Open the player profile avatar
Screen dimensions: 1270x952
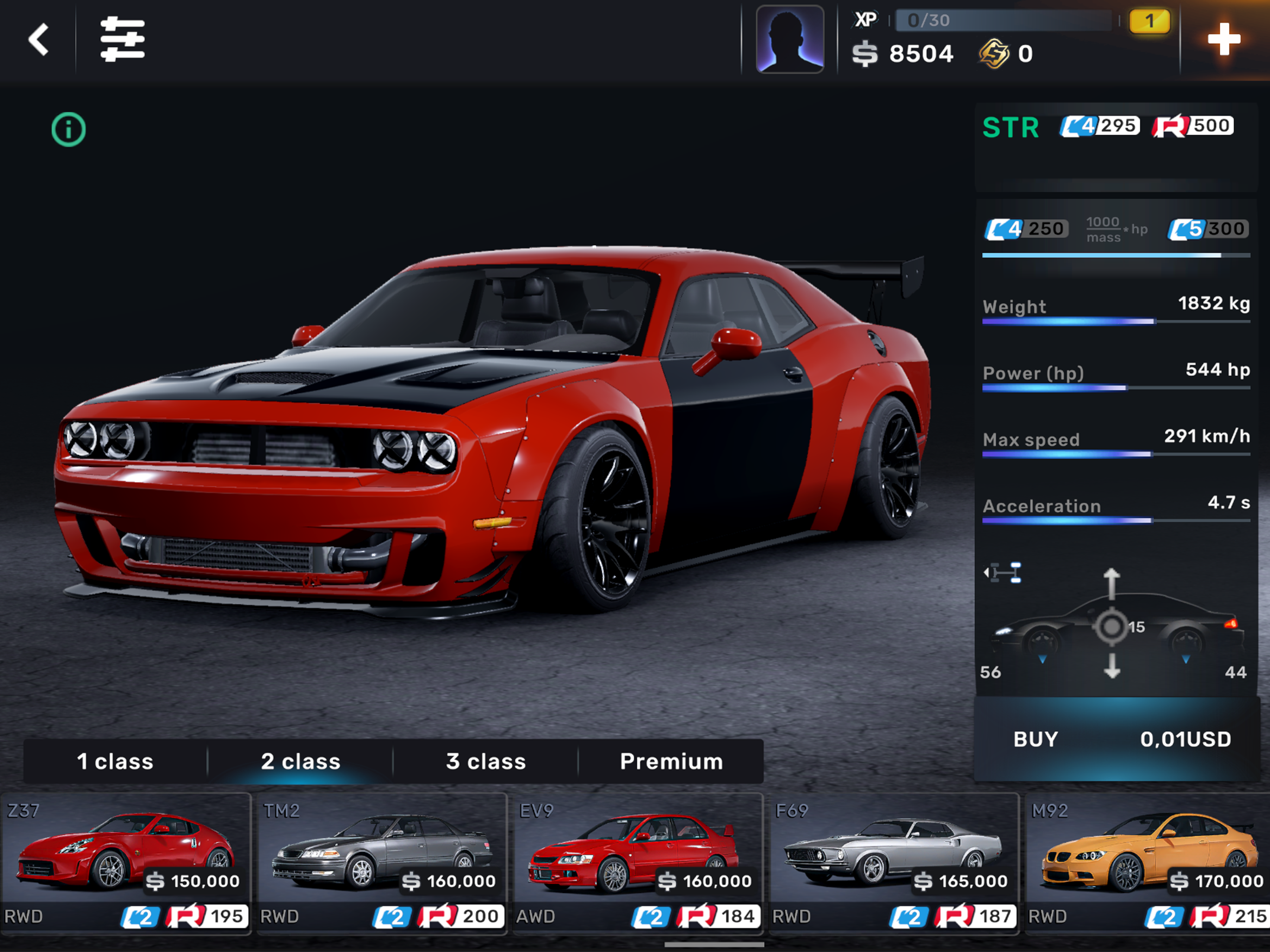tap(789, 40)
